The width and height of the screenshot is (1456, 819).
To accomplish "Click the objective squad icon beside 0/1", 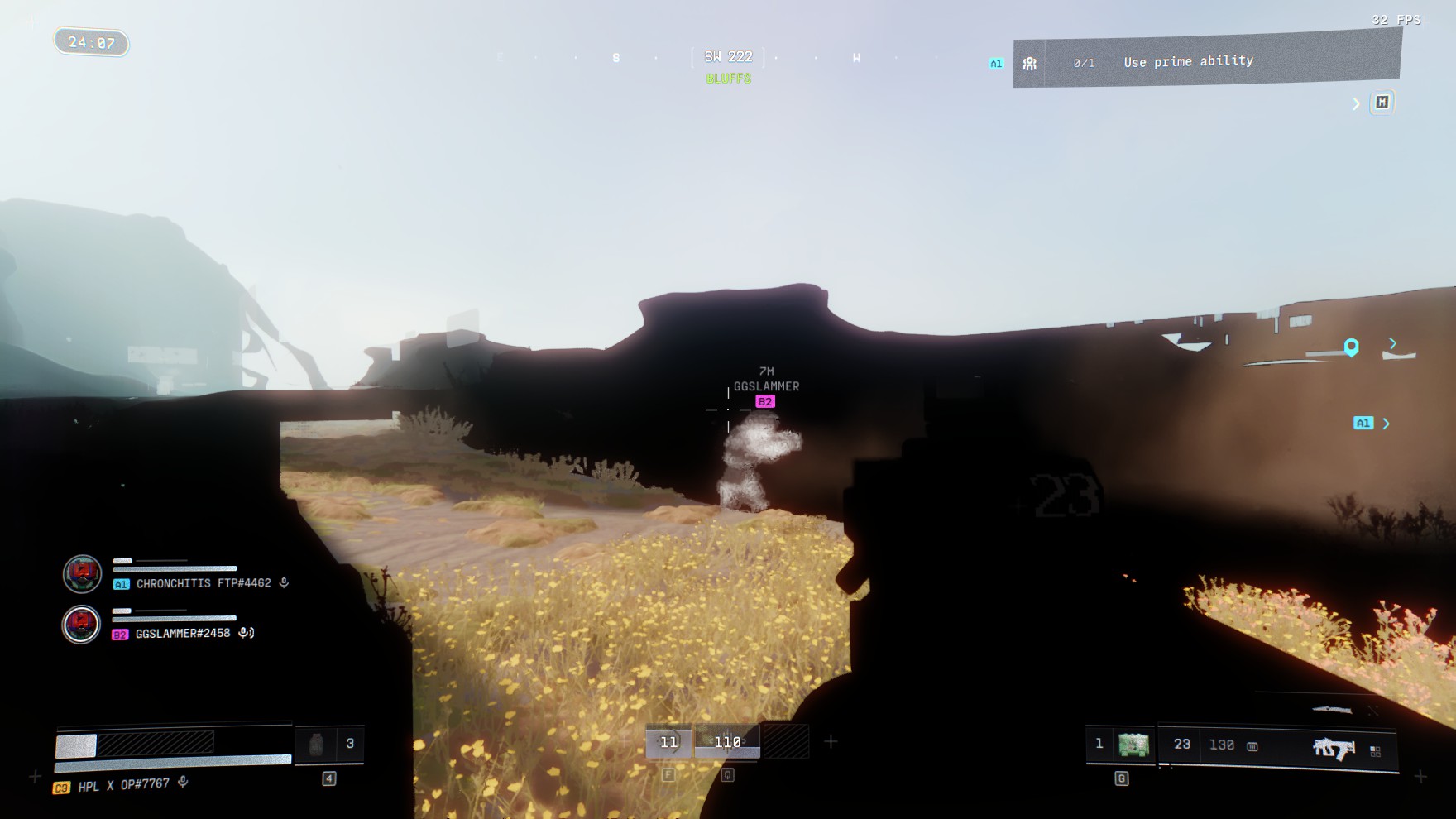I will click(1029, 64).
